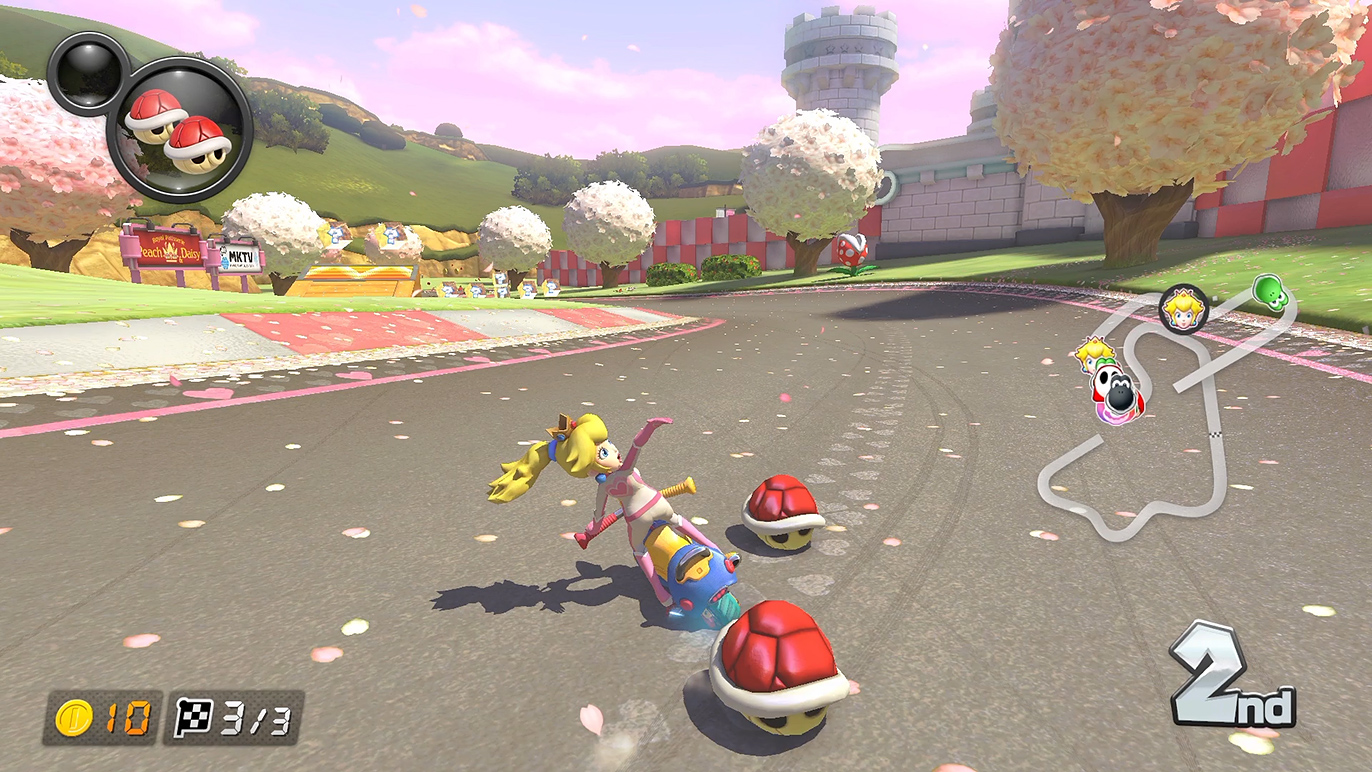Select Peach's marker on the minimap

1183,307
